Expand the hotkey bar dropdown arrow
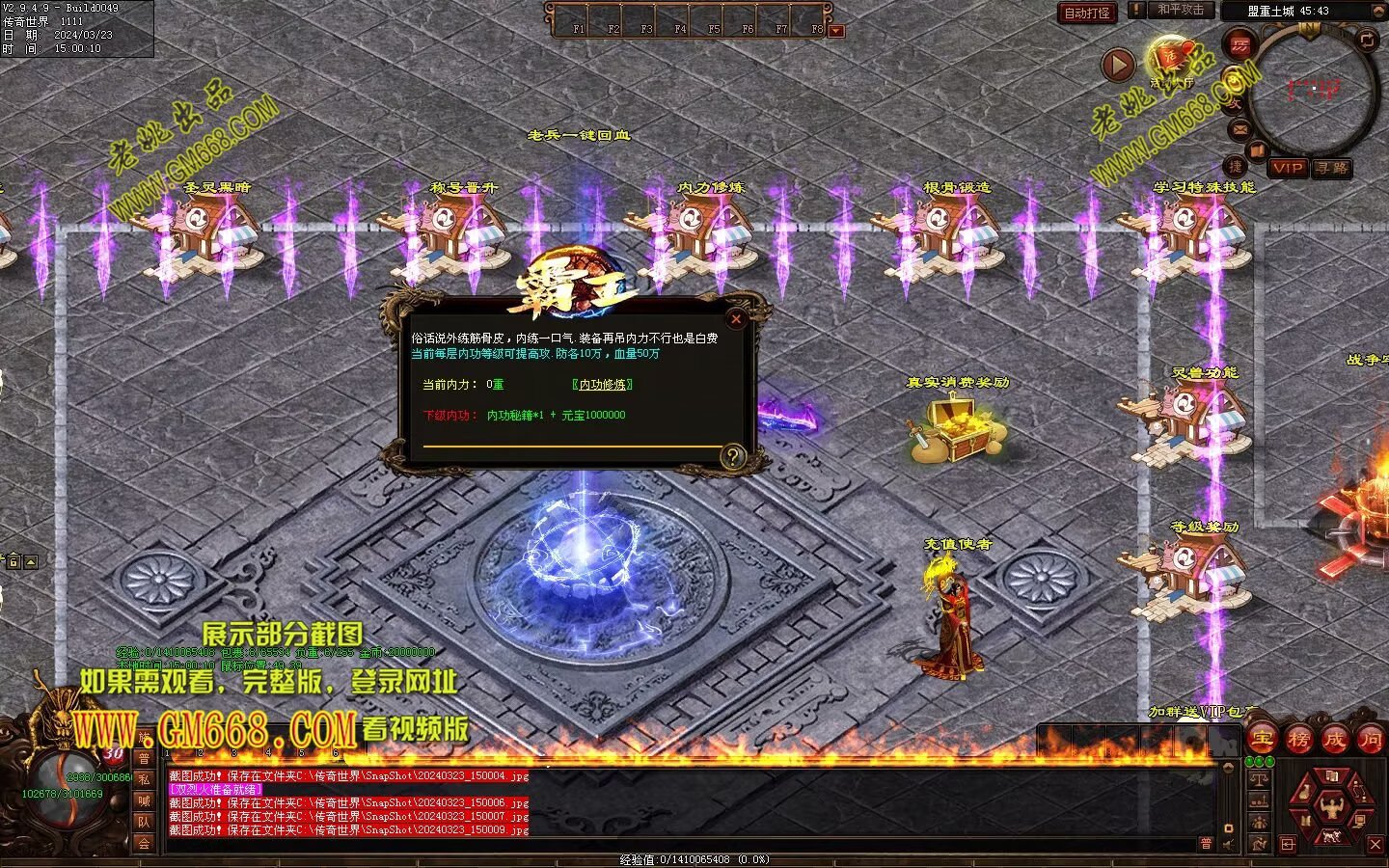Screen dimensions: 1389x868 (836, 31)
